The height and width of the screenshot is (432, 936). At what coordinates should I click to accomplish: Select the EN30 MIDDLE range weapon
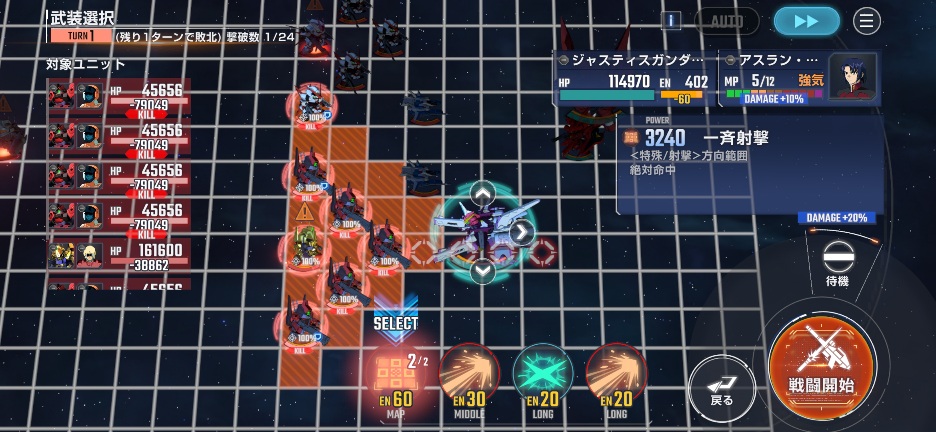click(469, 376)
